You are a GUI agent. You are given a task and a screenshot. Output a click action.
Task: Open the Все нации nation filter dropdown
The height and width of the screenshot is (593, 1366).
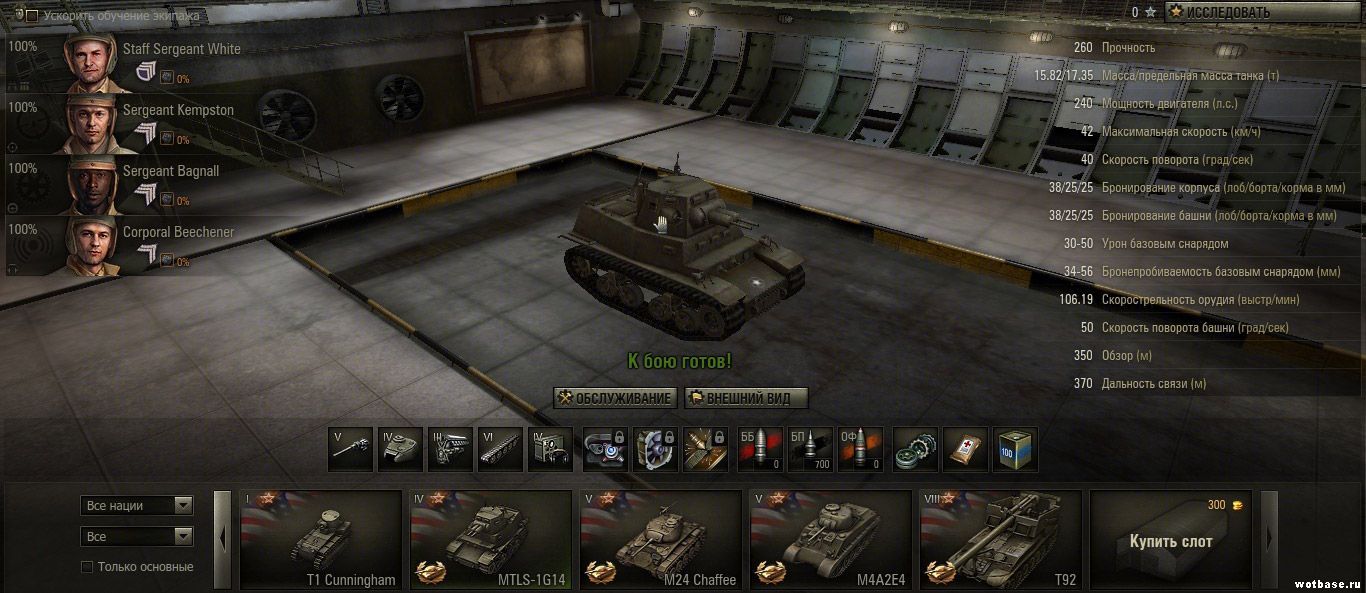click(136, 506)
